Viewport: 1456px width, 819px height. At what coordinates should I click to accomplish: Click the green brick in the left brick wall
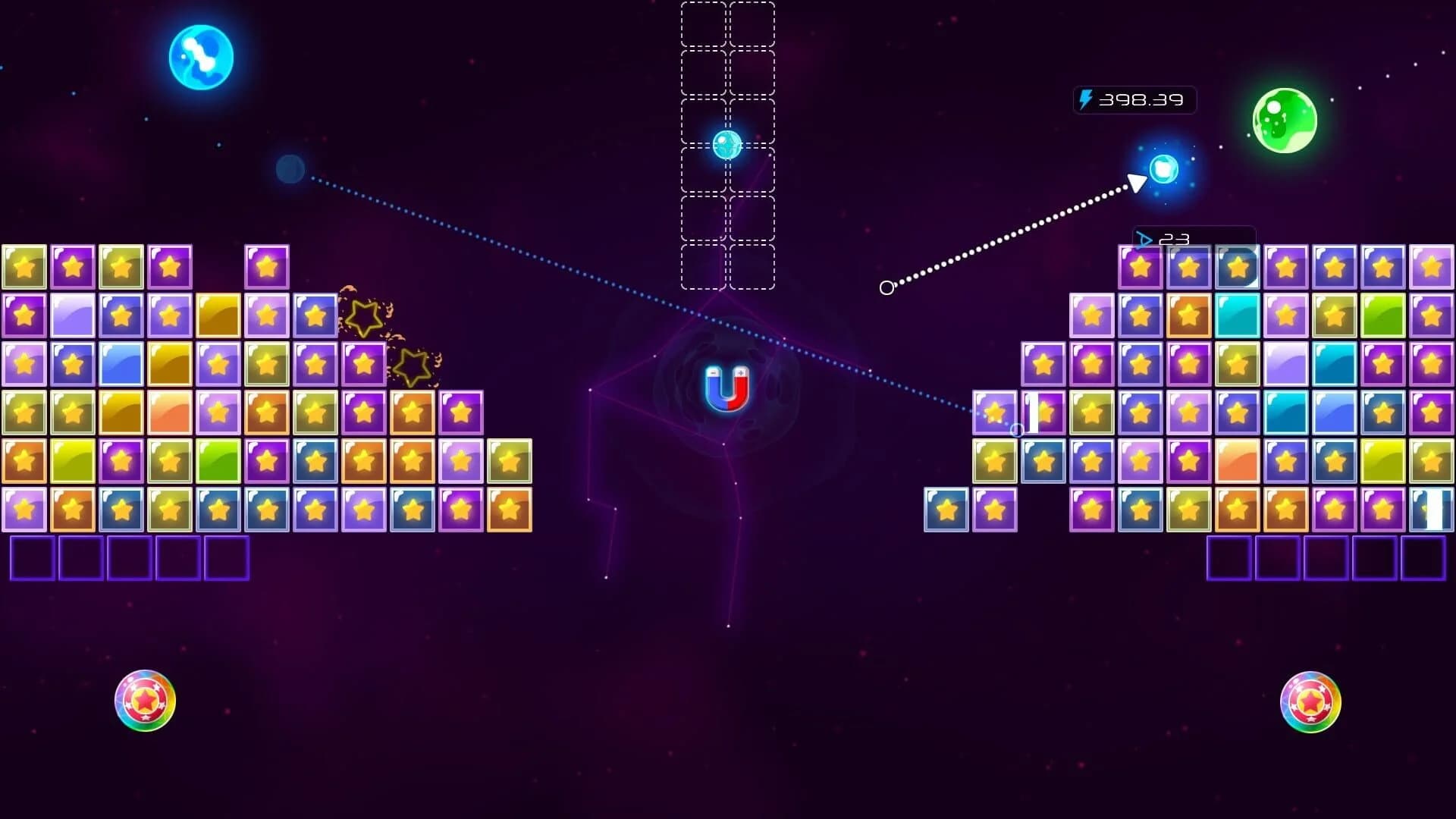point(217,459)
